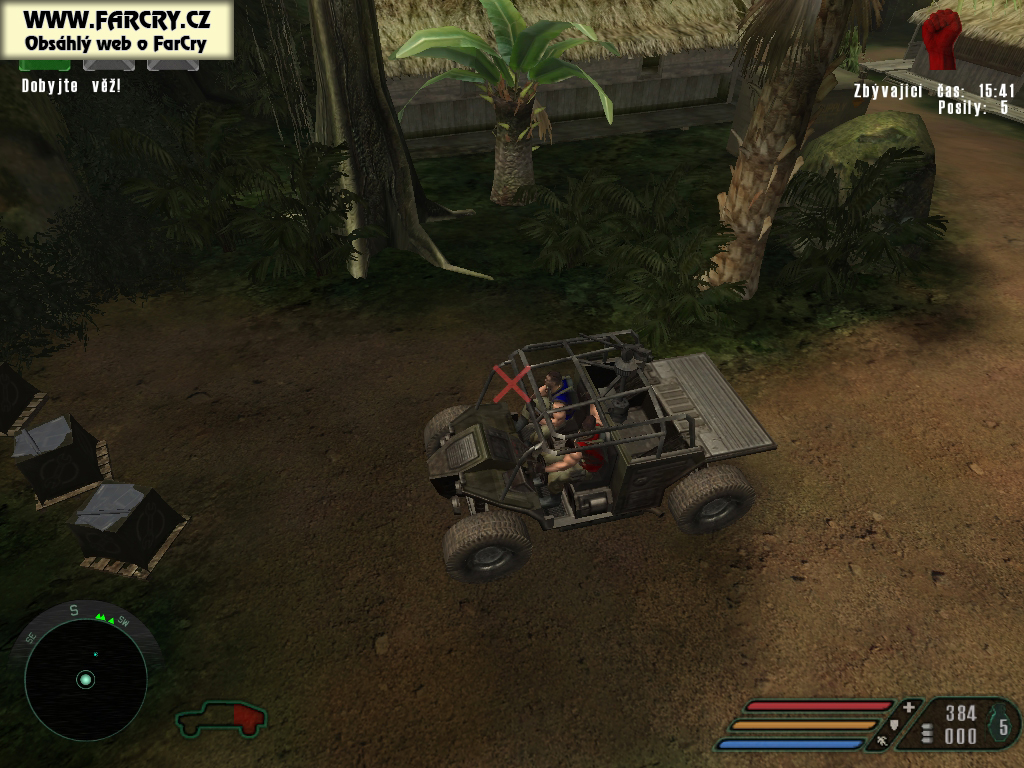The height and width of the screenshot is (768, 1024).
Task: Click the running man stamina icon
Action: [x=882, y=742]
